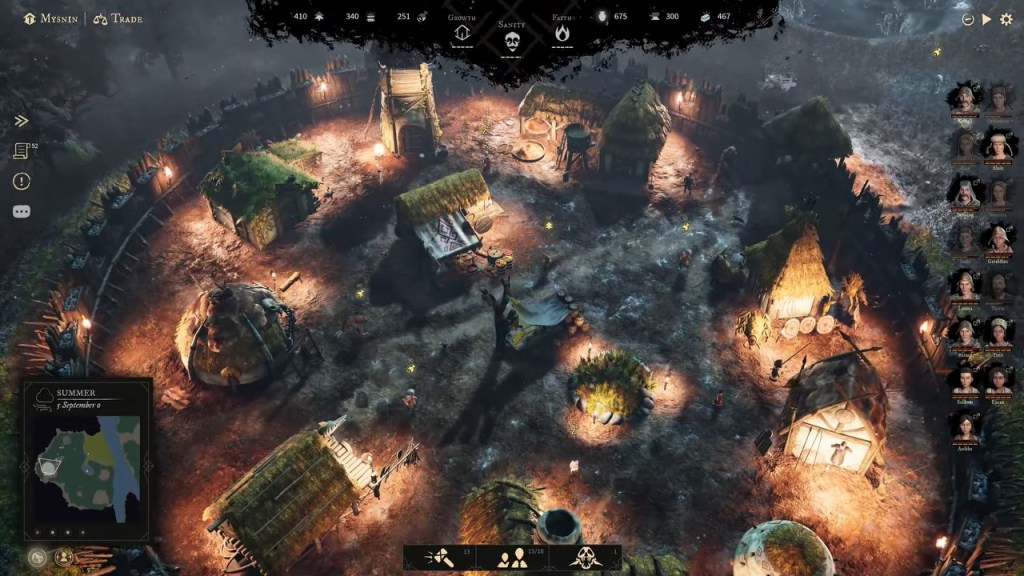The height and width of the screenshot is (576, 1024).
Task: Open the Trade screen
Action: 120,18
